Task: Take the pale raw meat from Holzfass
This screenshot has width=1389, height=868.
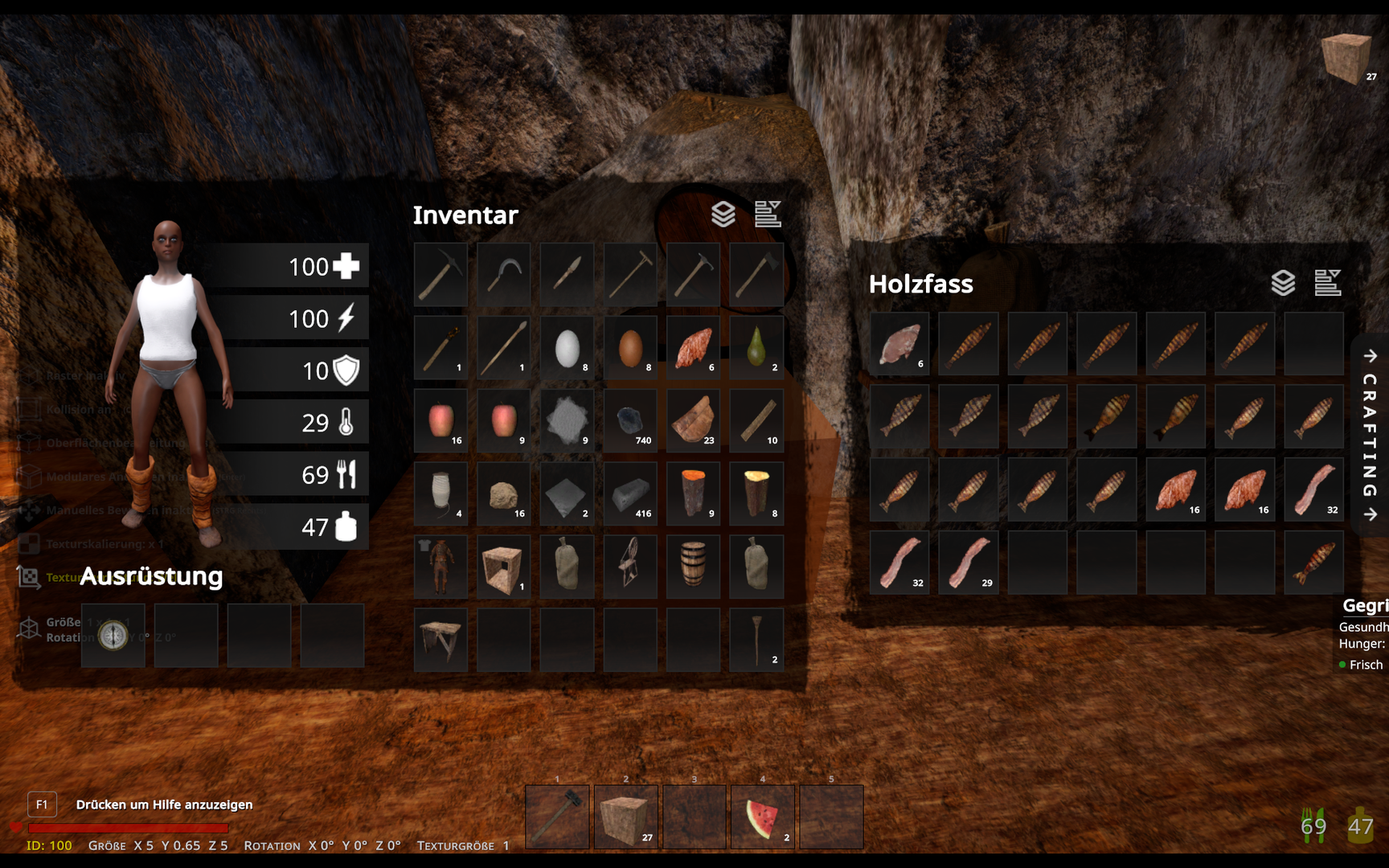Action: coord(899,345)
